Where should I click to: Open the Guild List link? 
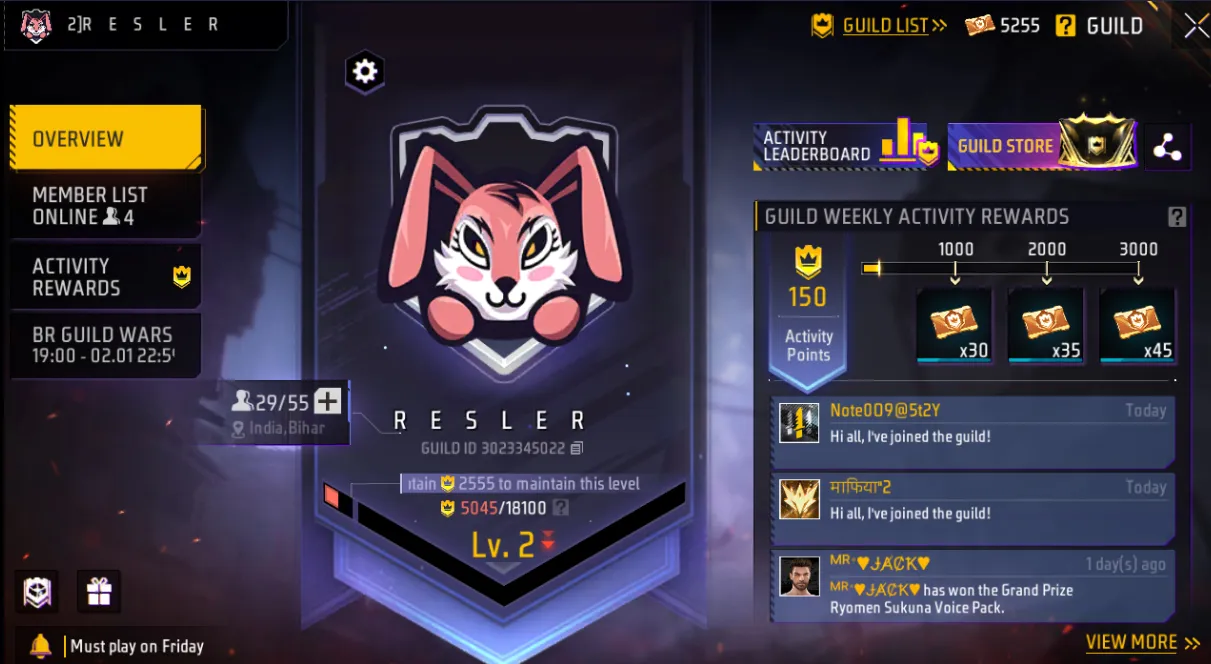[885, 26]
